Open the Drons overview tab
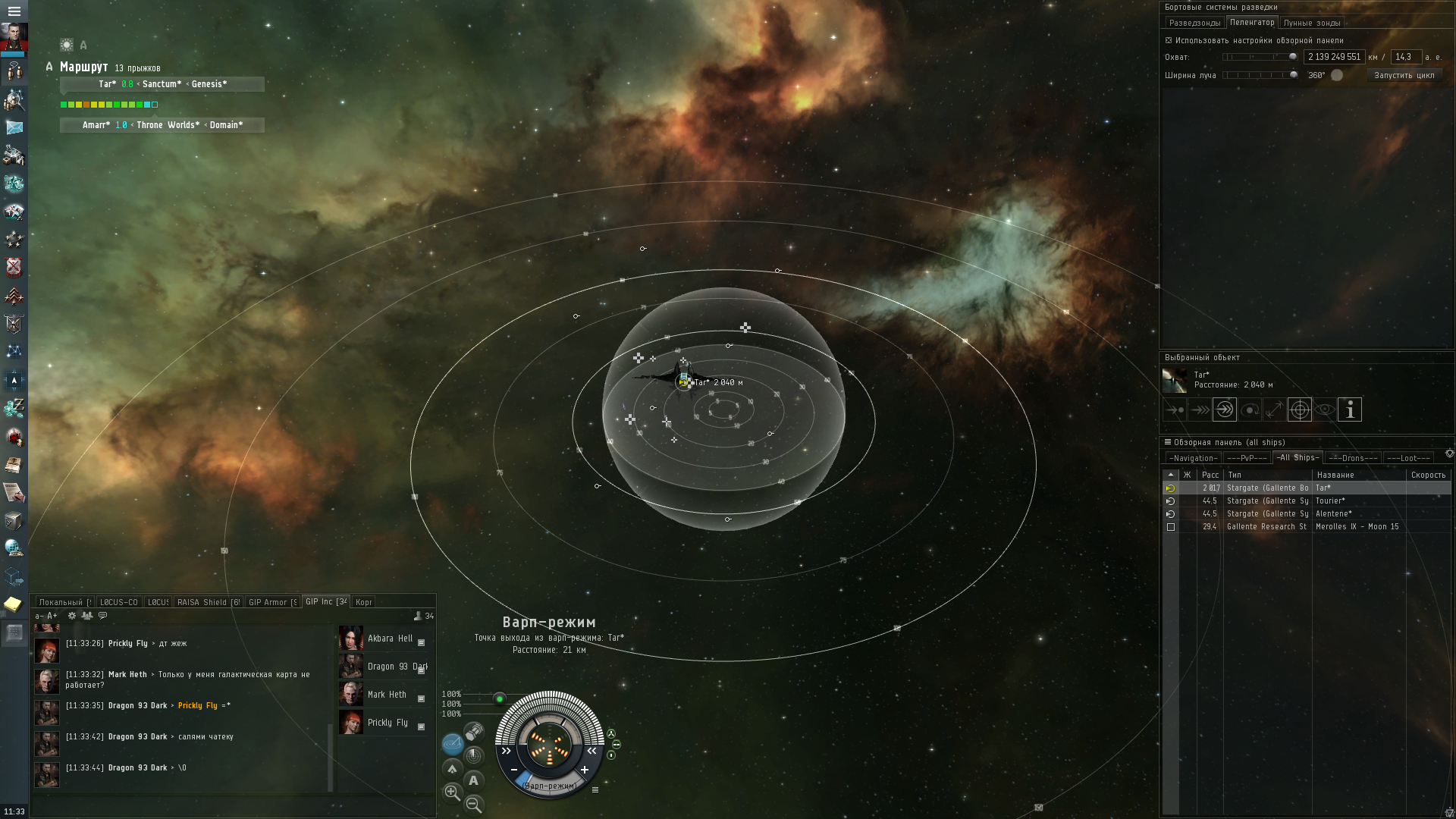 [x=1352, y=458]
